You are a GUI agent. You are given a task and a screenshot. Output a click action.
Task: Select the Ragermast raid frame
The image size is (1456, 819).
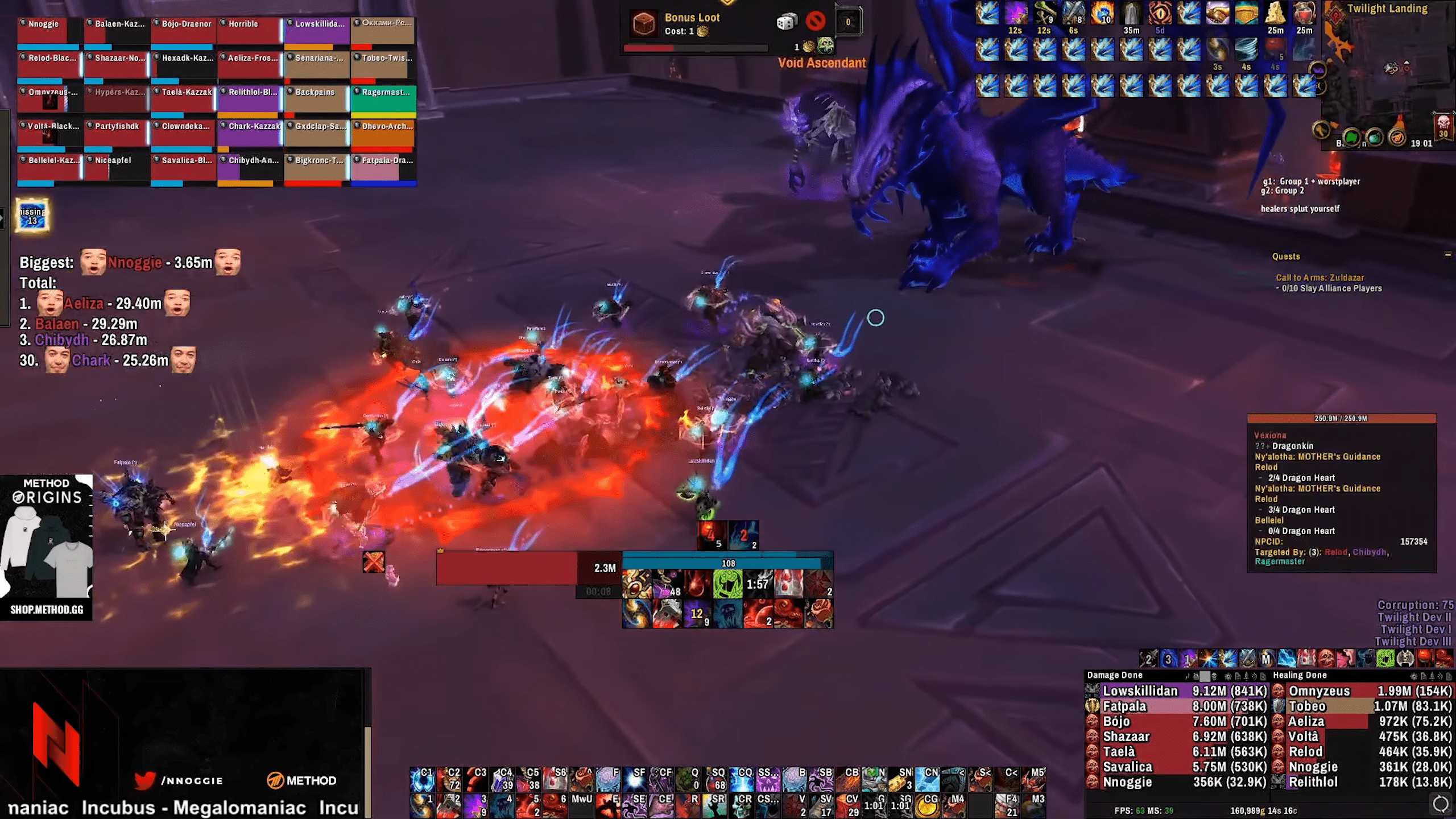coord(383,101)
